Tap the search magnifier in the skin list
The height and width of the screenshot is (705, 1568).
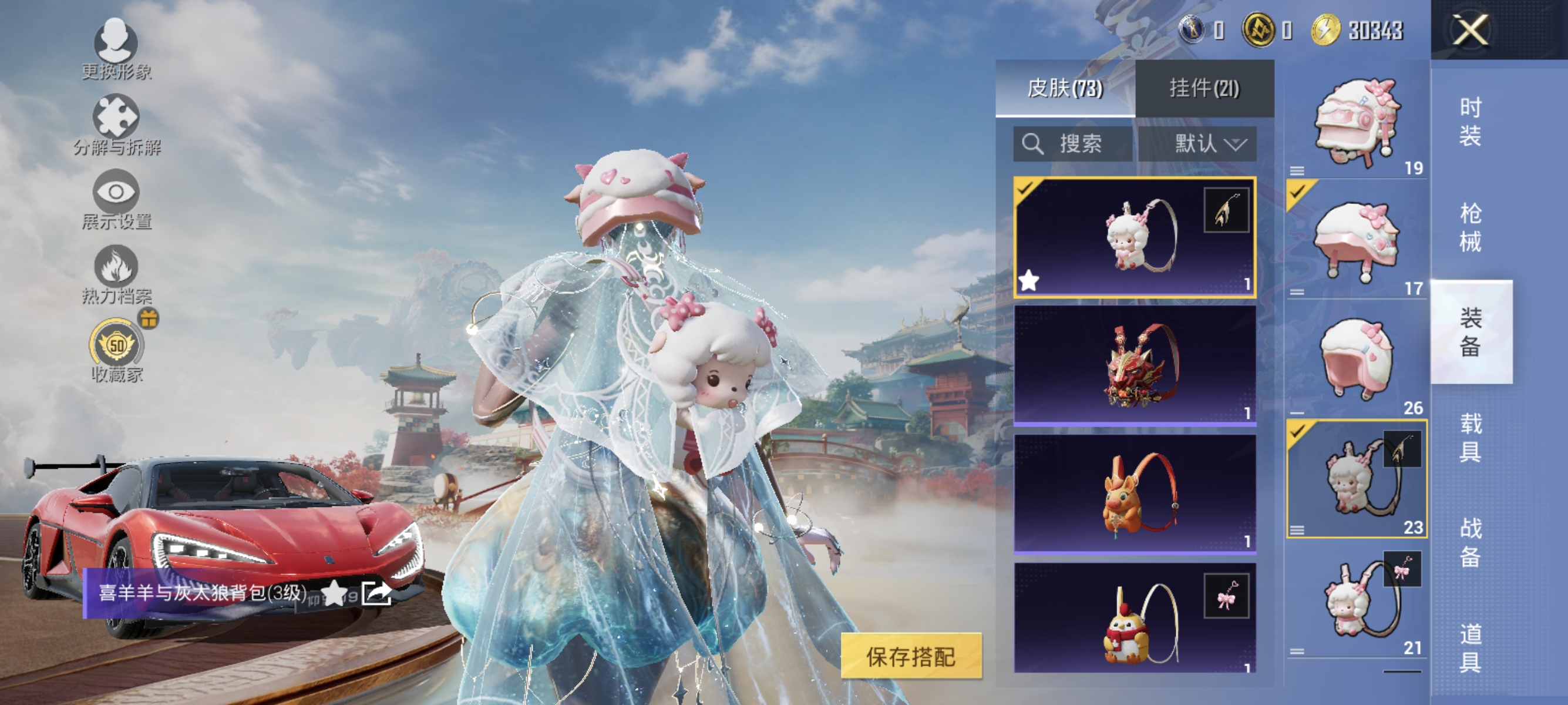point(1033,144)
